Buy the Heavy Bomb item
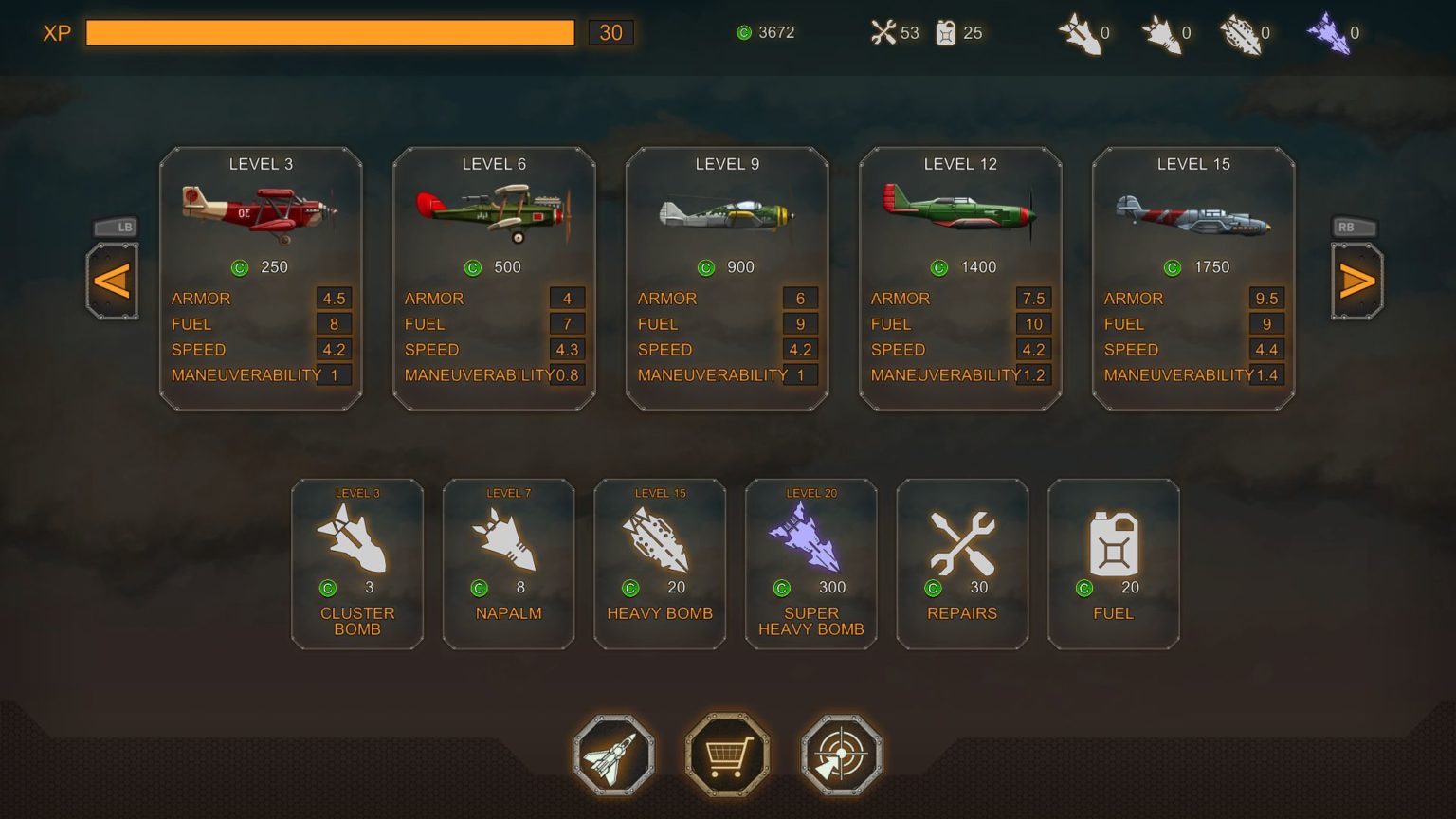 pos(660,564)
